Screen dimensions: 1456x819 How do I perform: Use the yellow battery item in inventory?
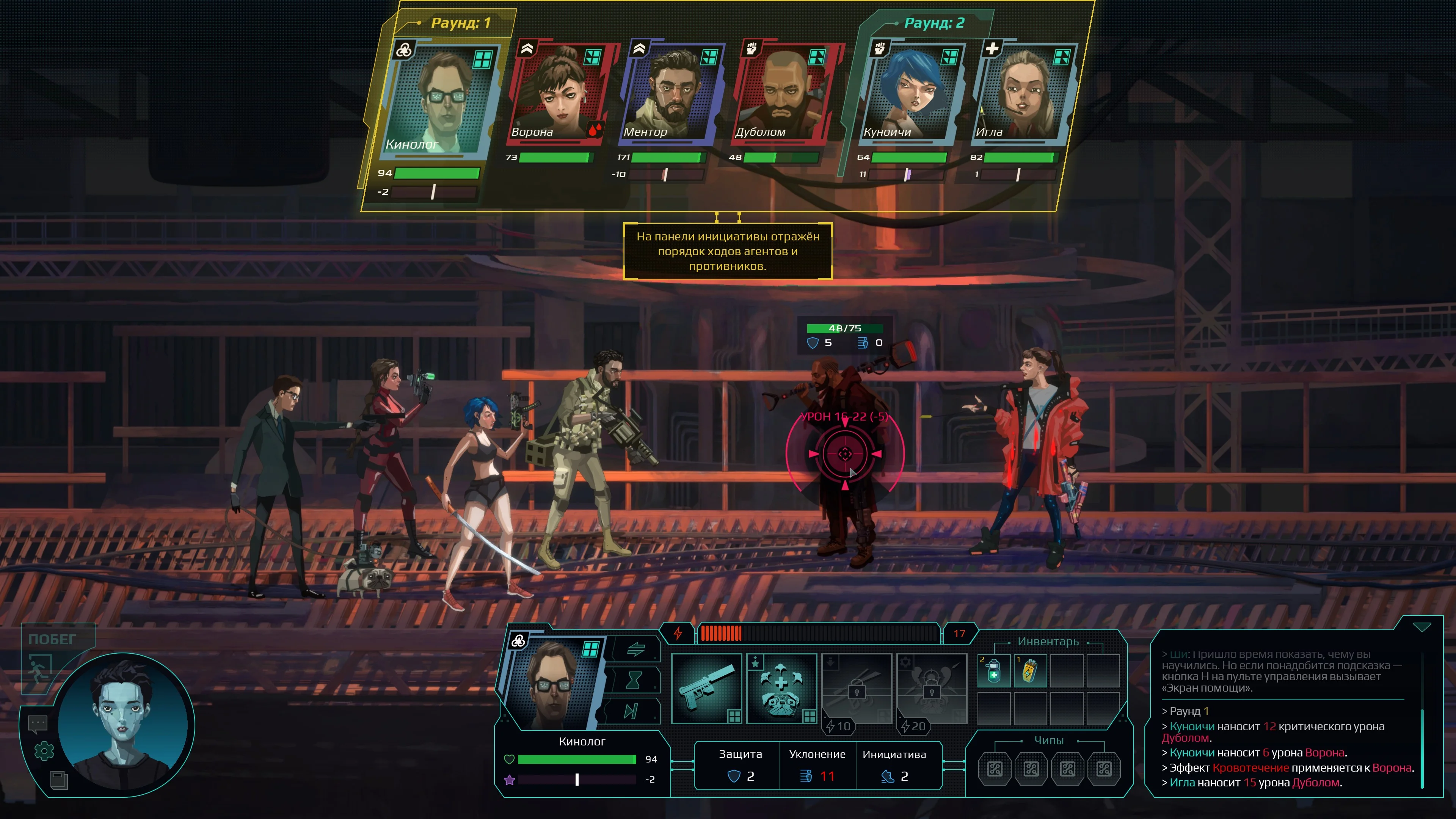1030,671
